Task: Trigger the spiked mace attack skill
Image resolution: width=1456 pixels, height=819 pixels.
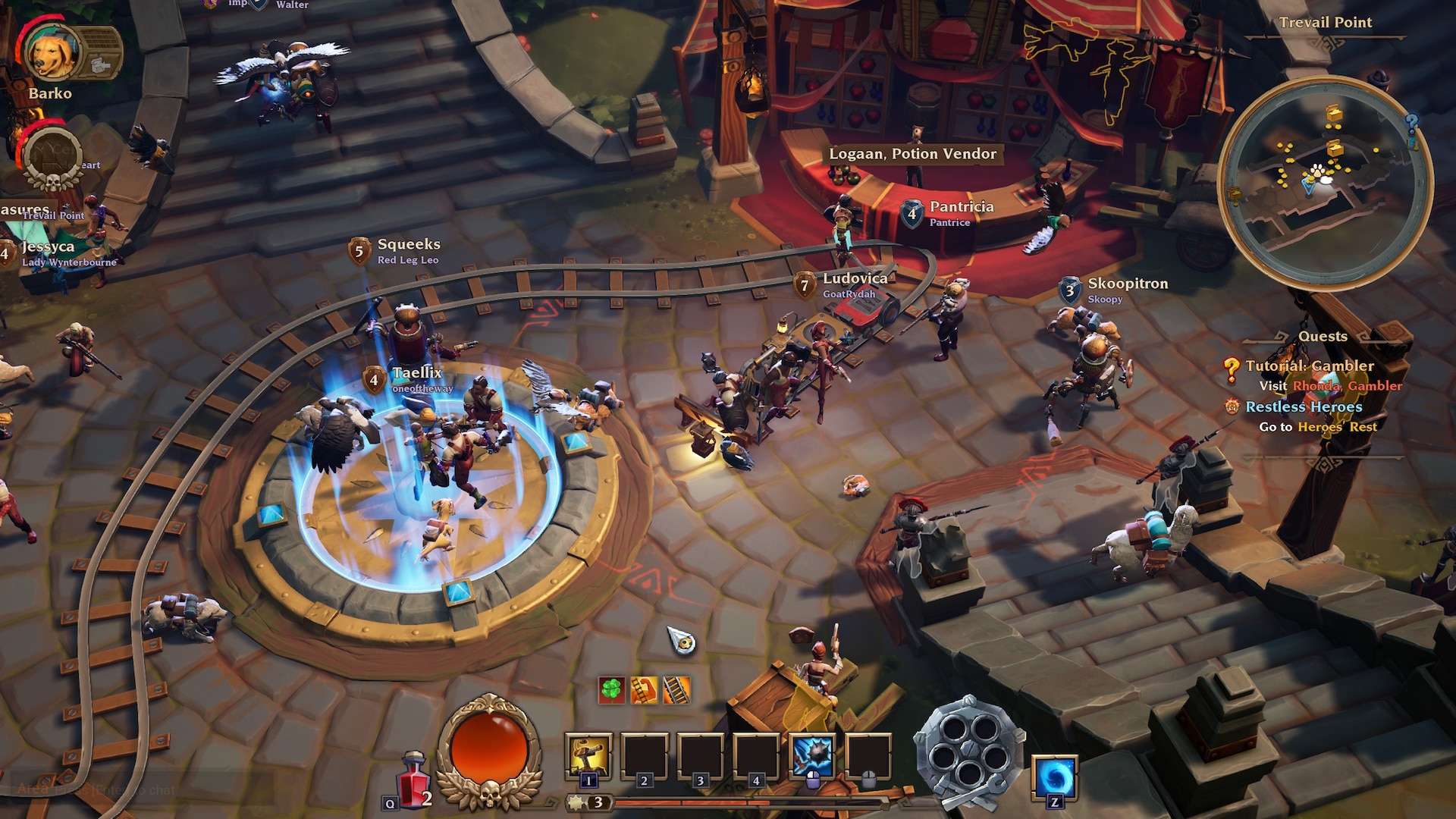Action: pos(811,756)
